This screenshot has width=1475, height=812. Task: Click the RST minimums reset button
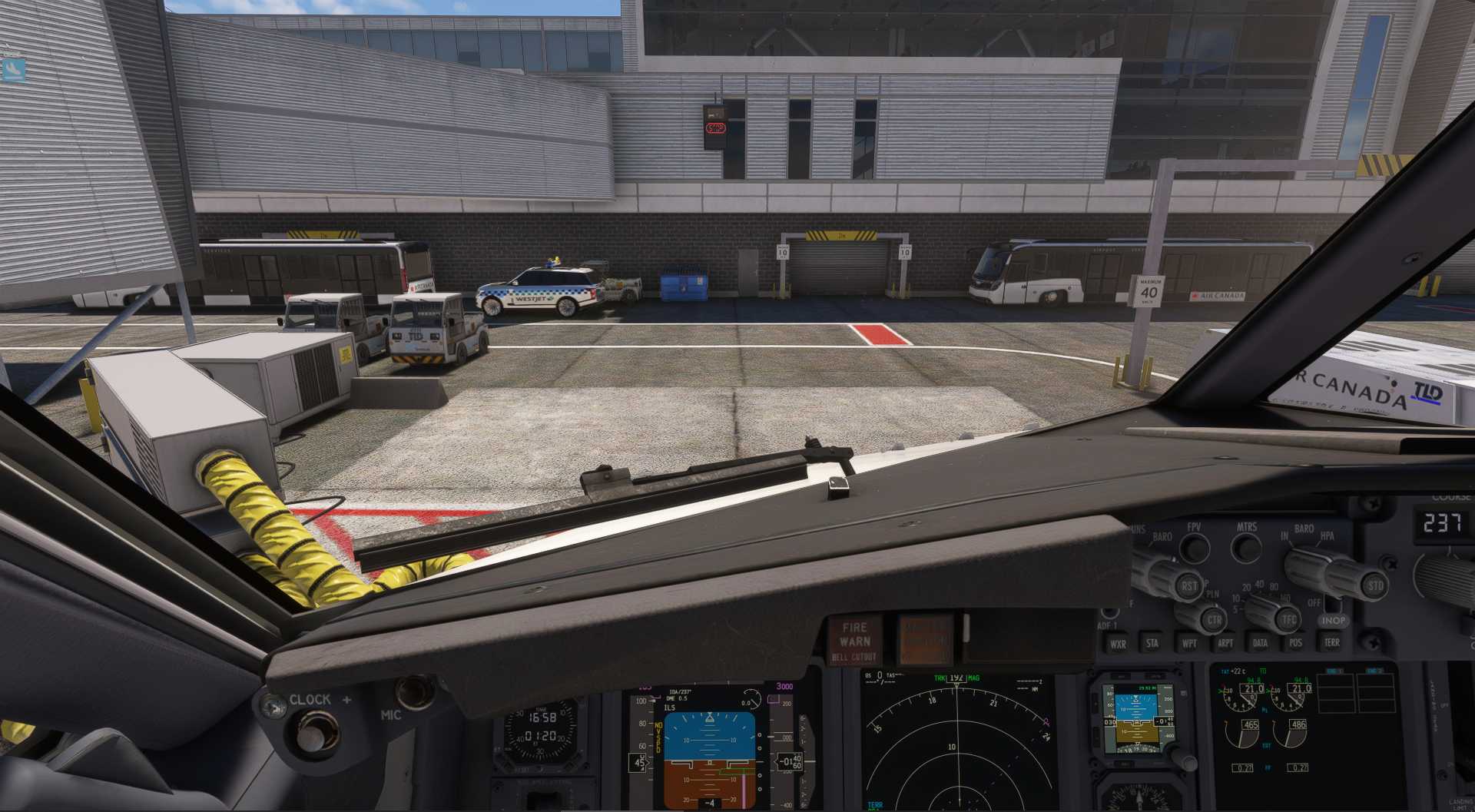tap(1189, 586)
